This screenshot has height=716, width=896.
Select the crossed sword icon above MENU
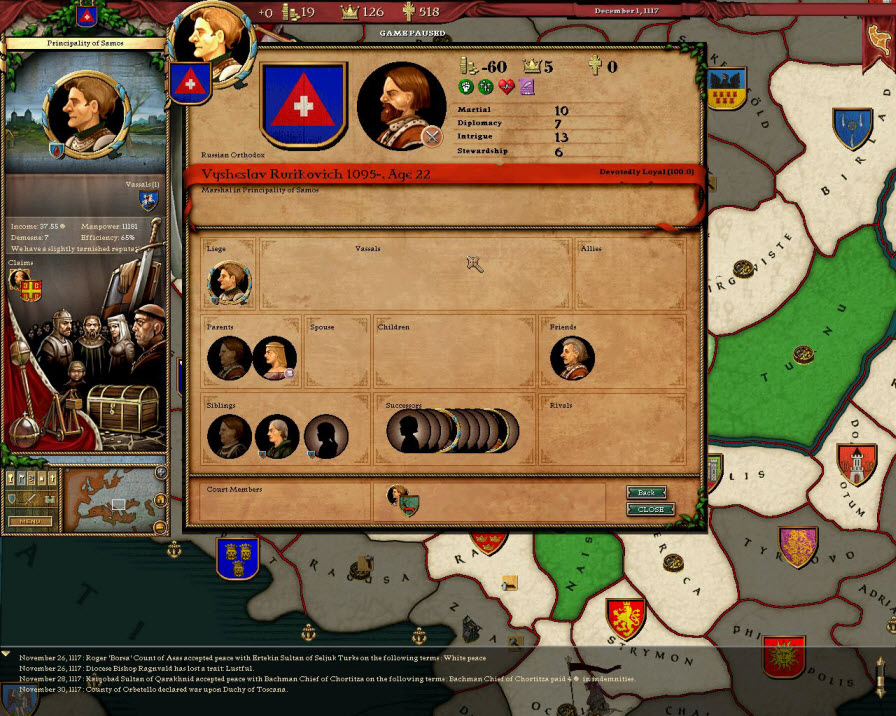coord(30,499)
